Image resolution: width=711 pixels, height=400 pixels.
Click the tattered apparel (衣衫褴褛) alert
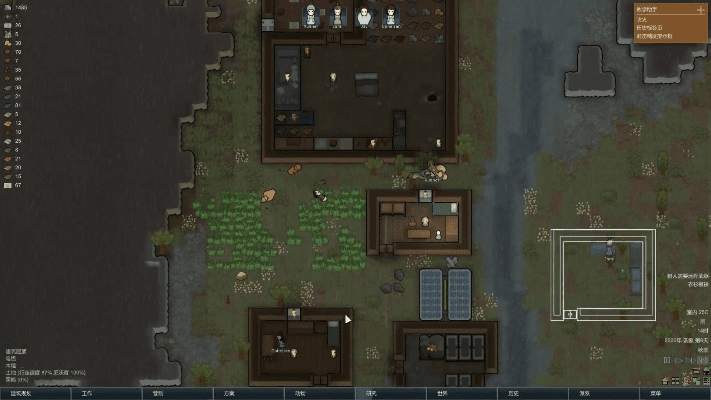coord(695,283)
